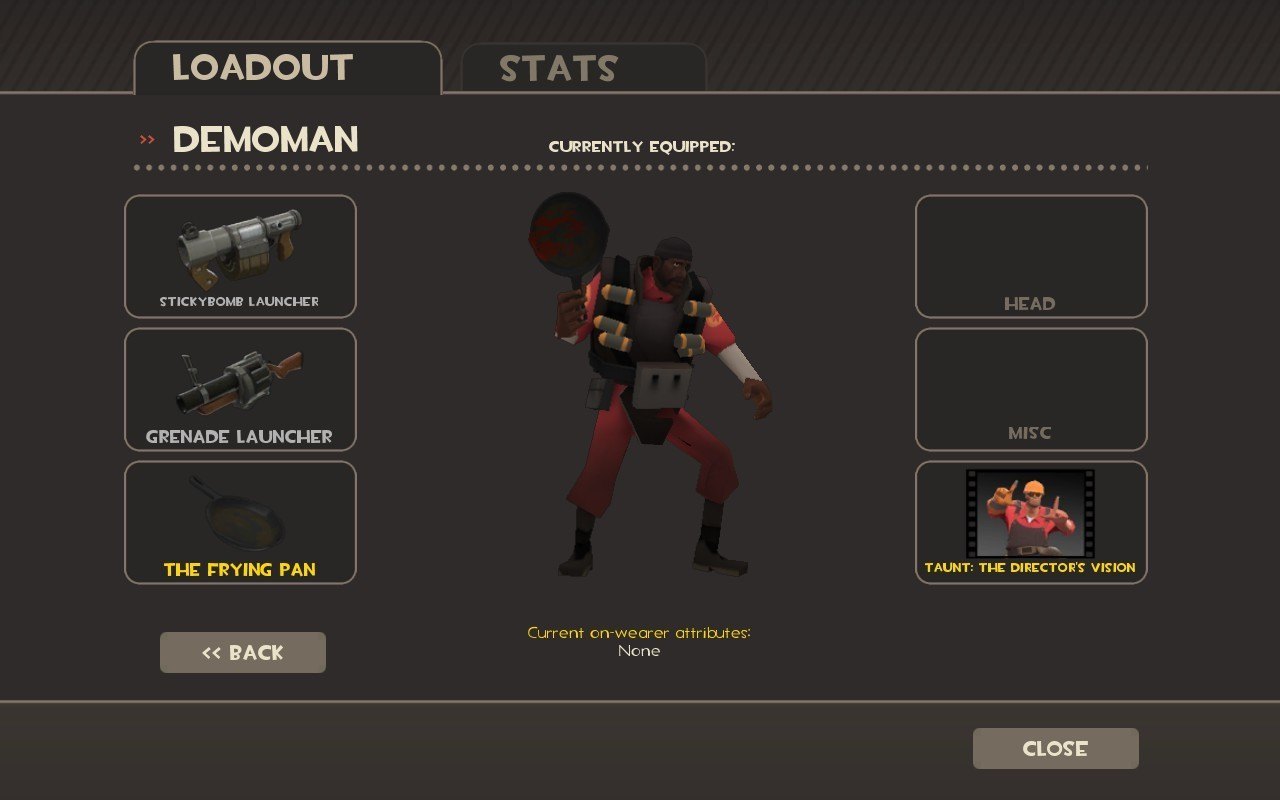Screen dimensions: 1280x800
Task: Select the Director's Vision taunt slot
Action: point(1031,522)
